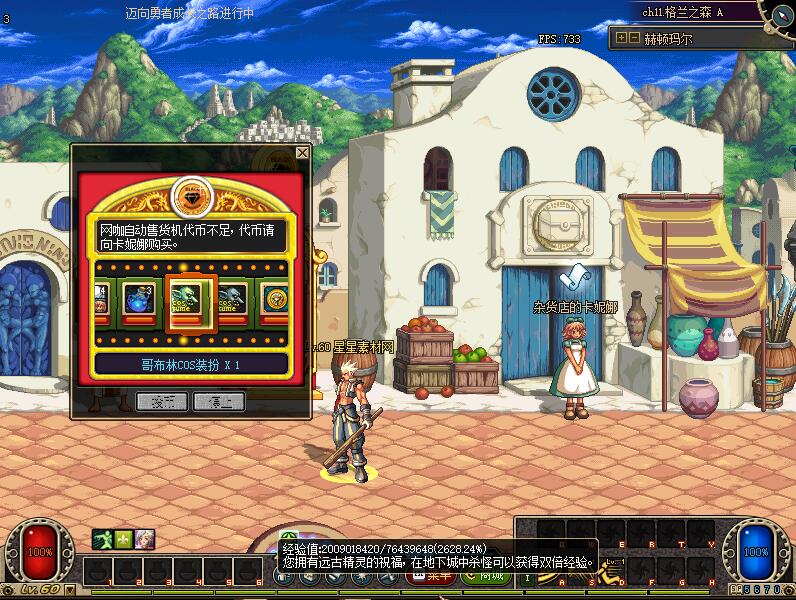
Task: Select the gold coin prize card
Action: 274,300
